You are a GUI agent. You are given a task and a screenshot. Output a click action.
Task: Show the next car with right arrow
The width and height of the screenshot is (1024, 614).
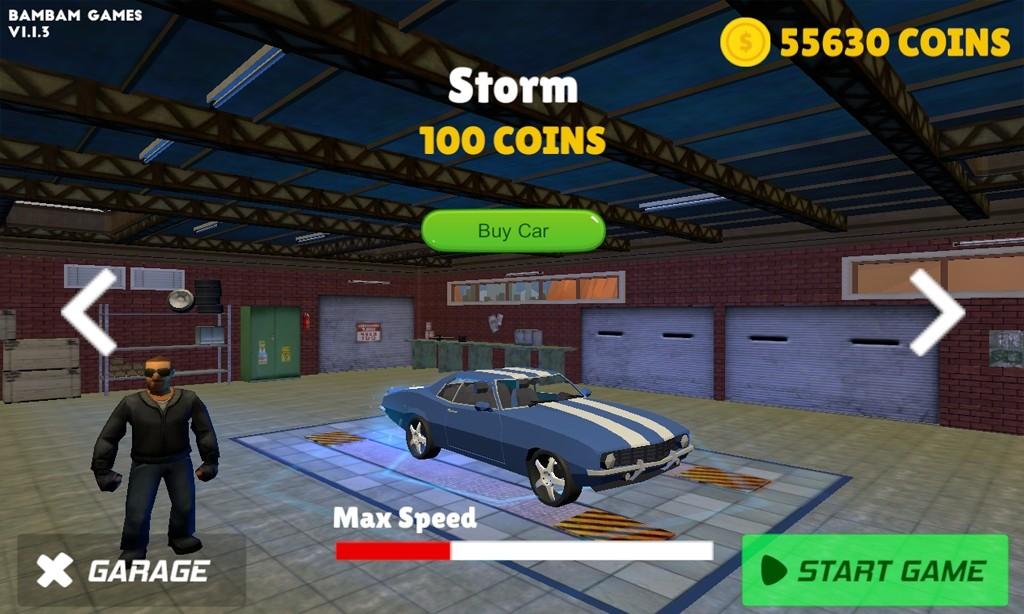(x=936, y=311)
